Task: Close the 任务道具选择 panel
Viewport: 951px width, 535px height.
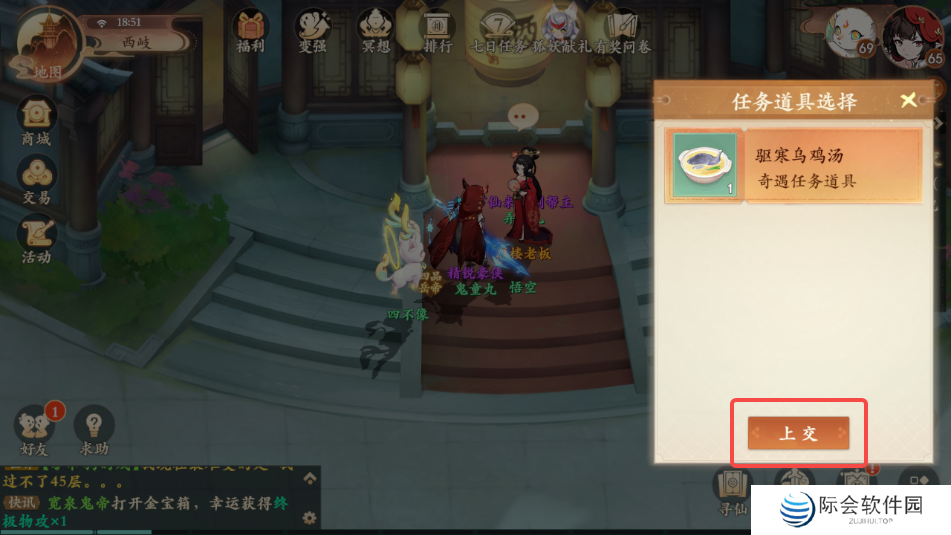Action: 908,100
